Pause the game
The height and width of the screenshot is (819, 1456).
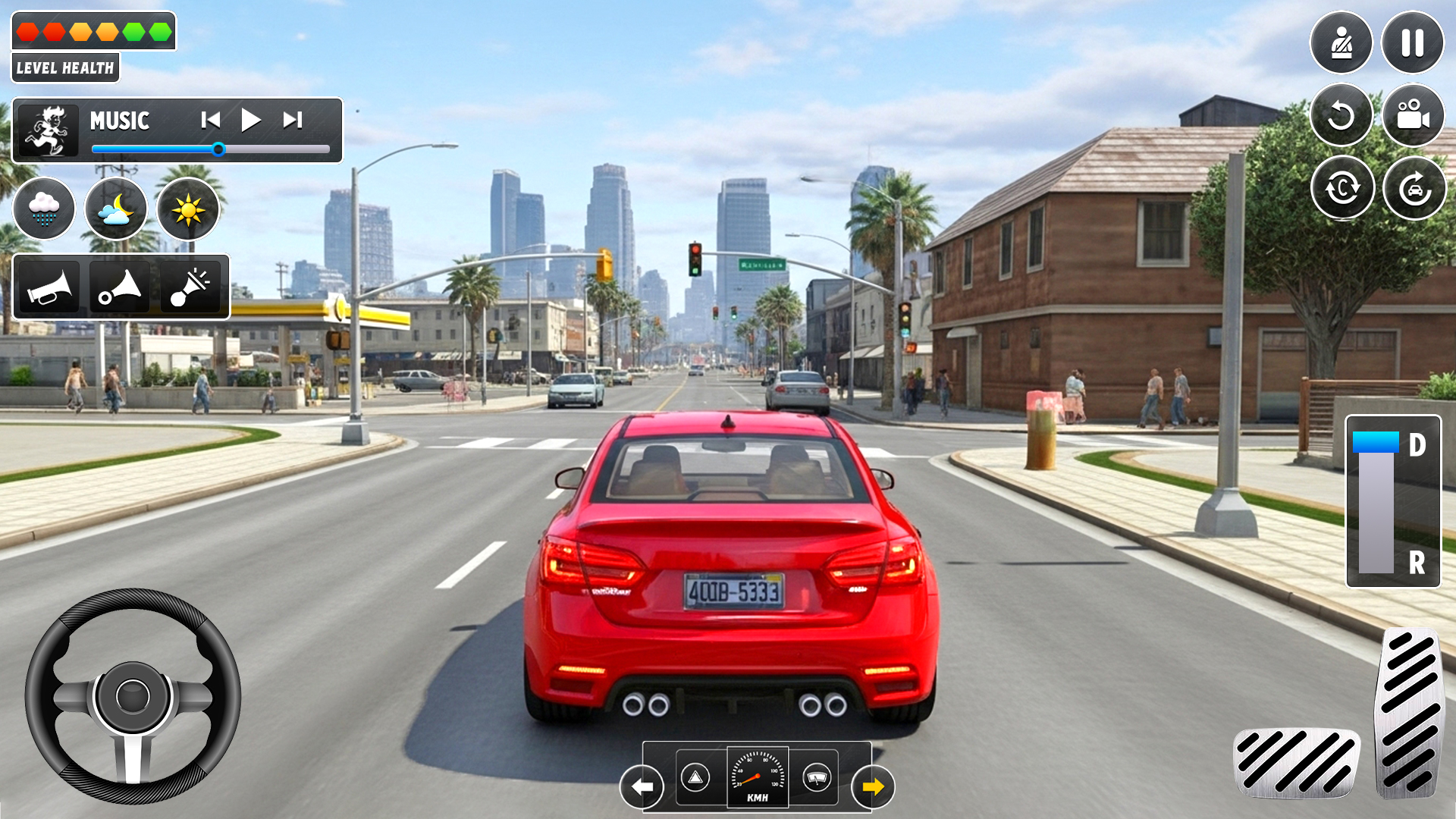click(1412, 43)
